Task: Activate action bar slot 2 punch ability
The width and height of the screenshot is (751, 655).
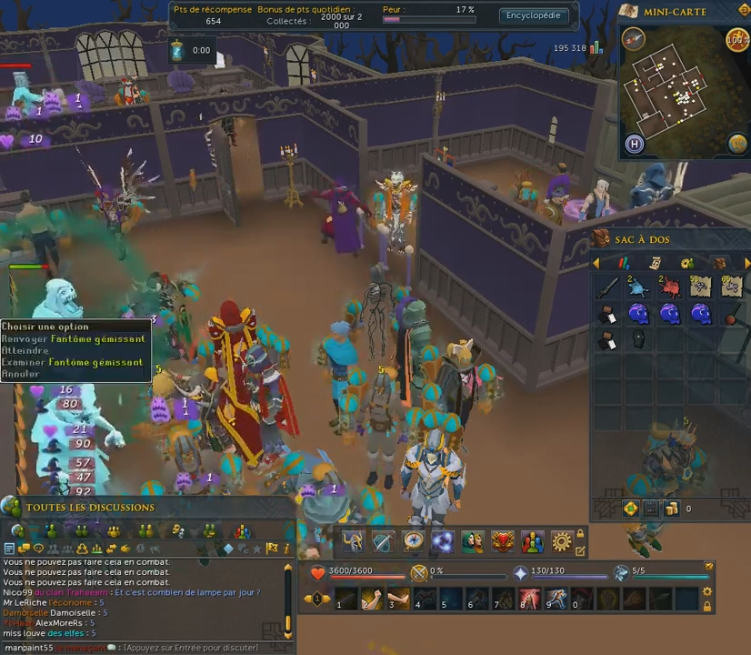Action: coord(371,599)
